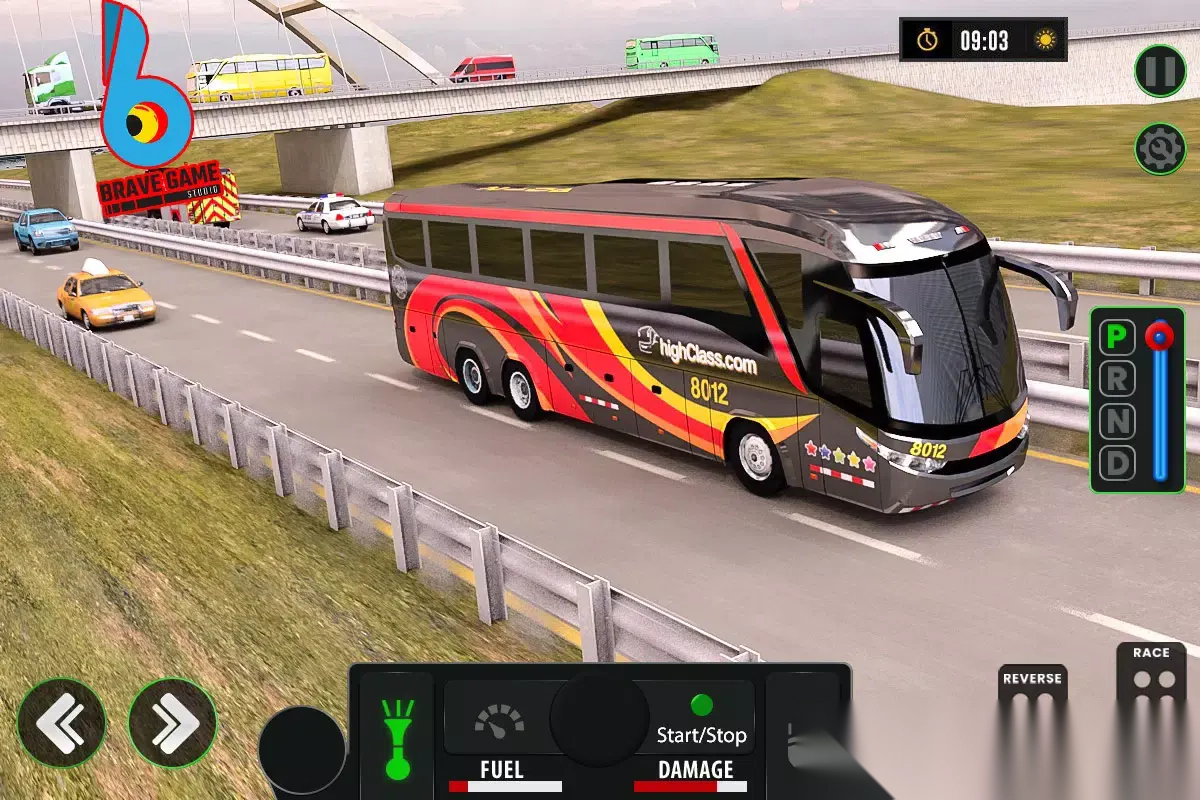Steer right with the right arrow button
The image size is (1200, 800).
click(x=172, y=722)
